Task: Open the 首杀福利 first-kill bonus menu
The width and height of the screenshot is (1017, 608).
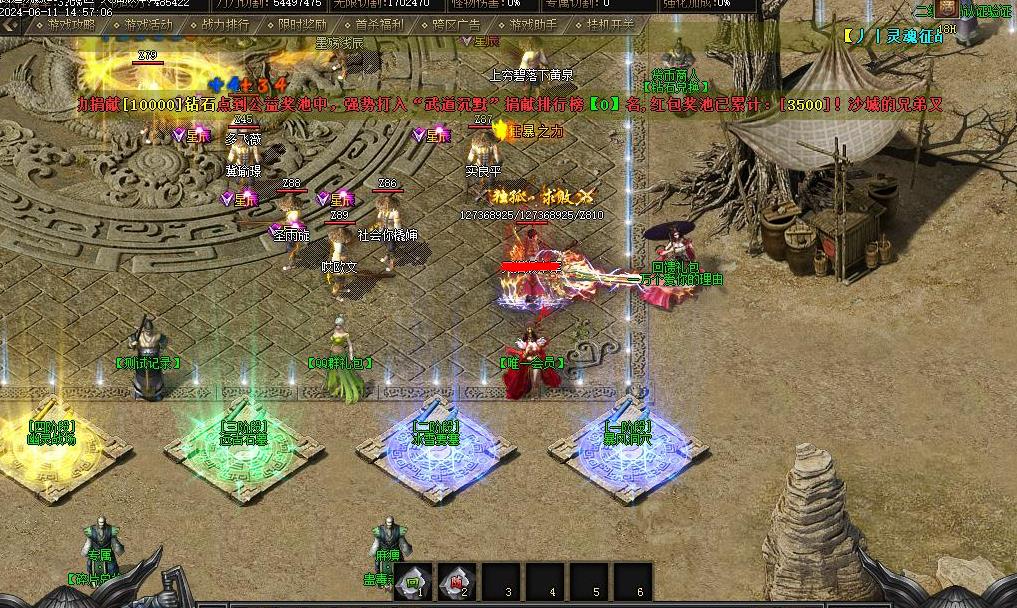Action: point(379,25)
